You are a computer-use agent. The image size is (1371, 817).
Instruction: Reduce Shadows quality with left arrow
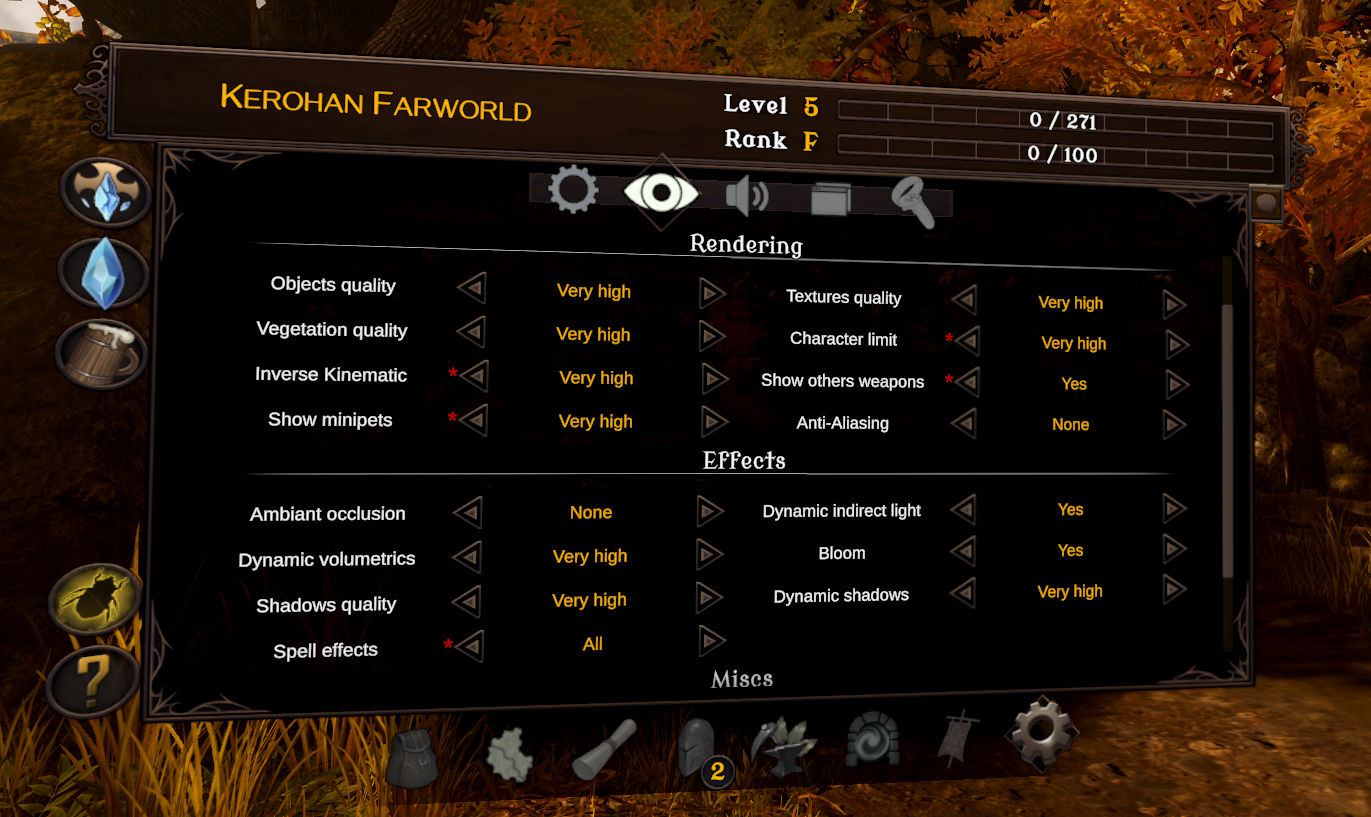[466, 602]
